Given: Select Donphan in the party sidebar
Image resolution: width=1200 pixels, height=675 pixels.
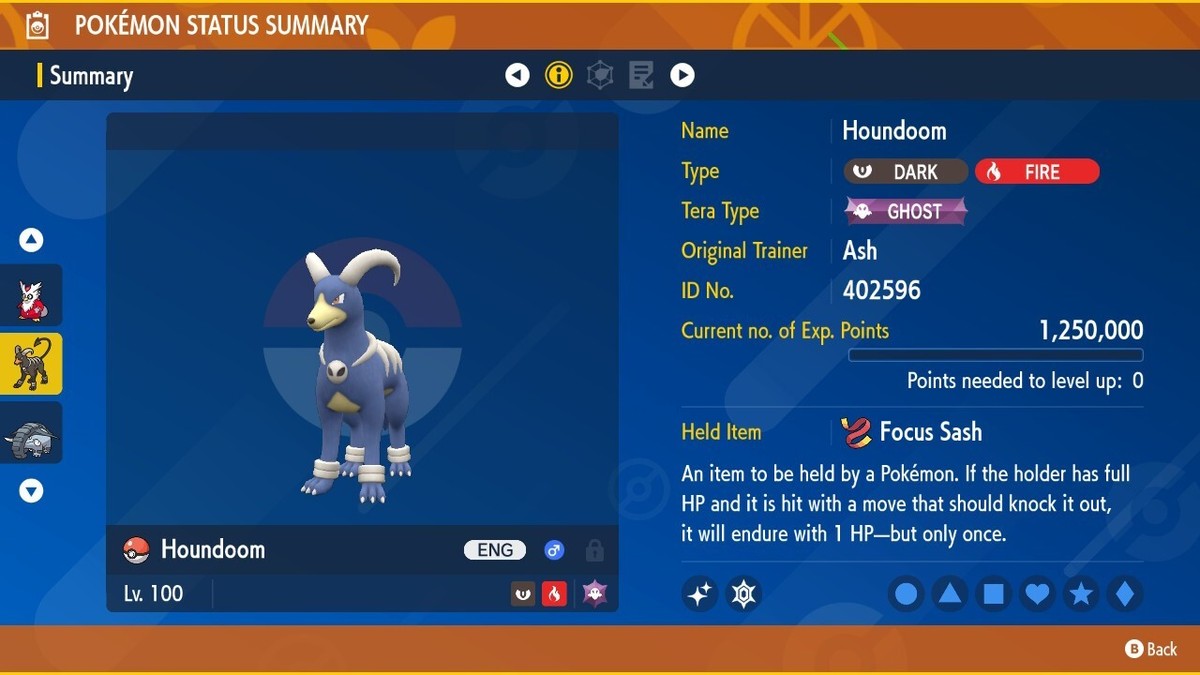Looking at the screenshot, I should [31, 433].
